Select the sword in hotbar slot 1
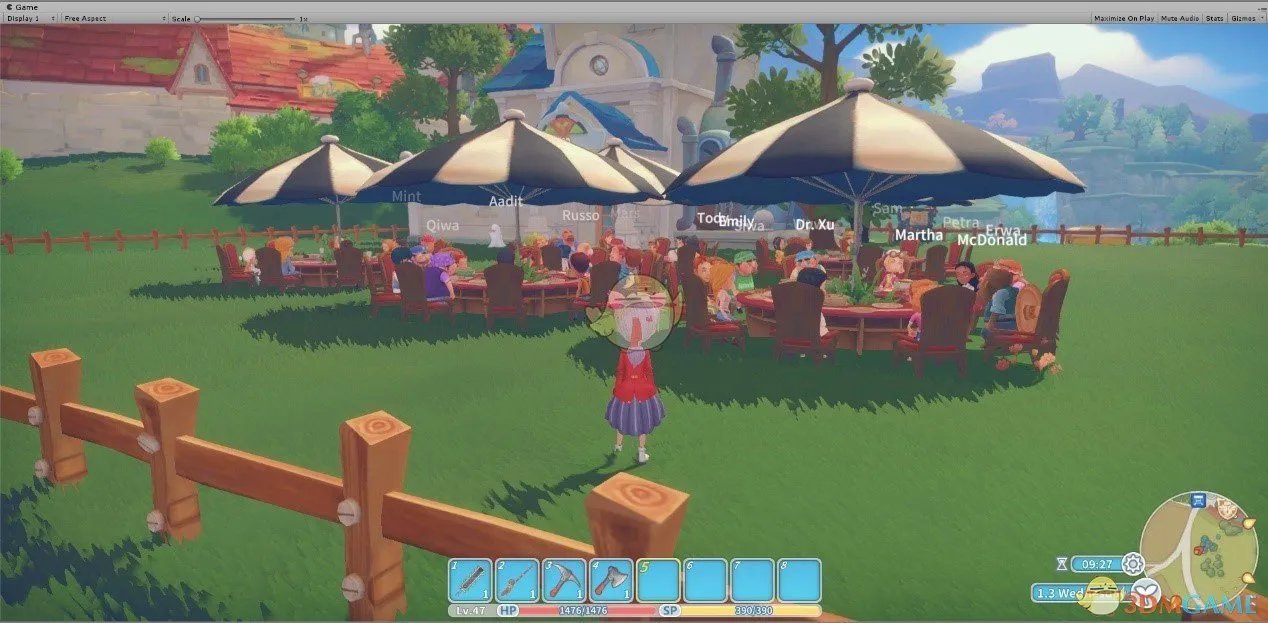 click(x=470, y=580)
